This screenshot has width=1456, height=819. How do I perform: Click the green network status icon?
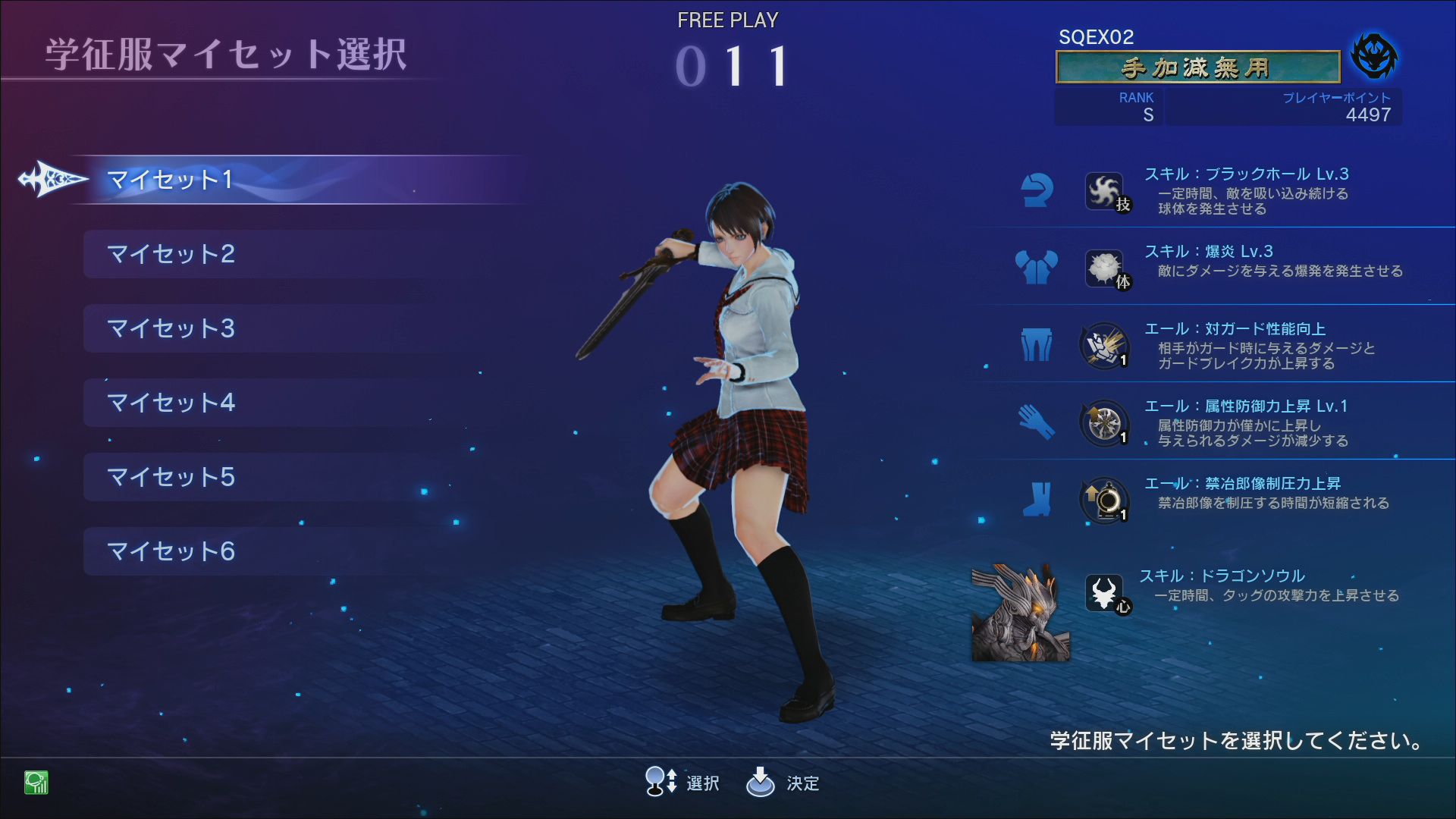coord(36,782)
